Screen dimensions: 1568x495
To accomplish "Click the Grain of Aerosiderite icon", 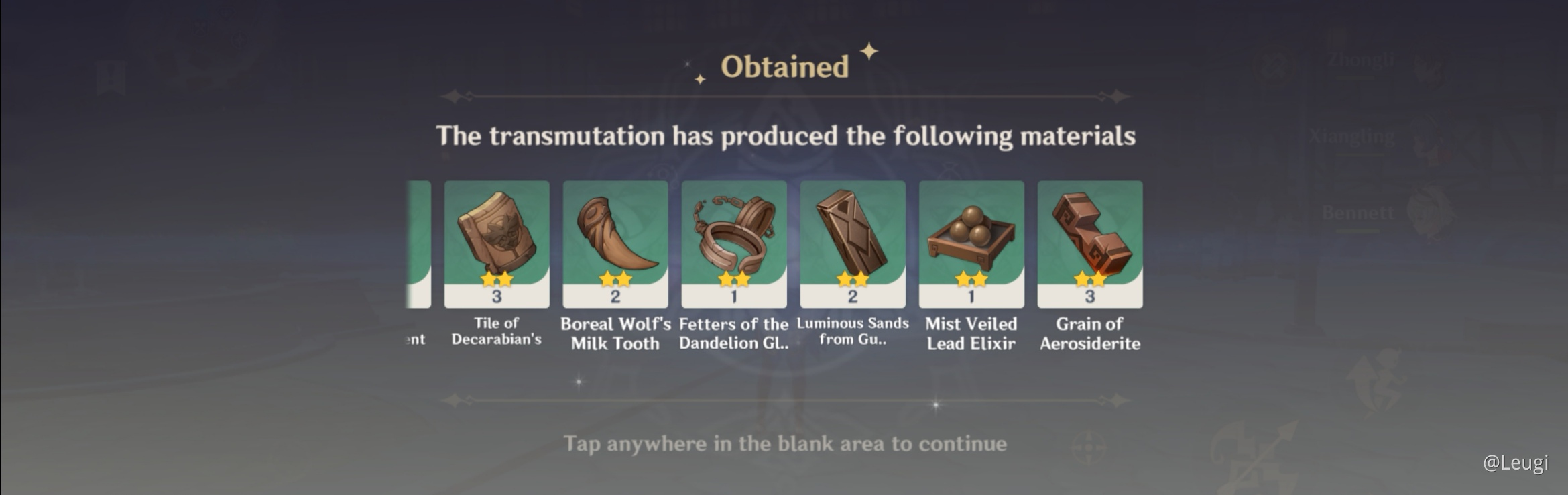I will [1089, 235].
